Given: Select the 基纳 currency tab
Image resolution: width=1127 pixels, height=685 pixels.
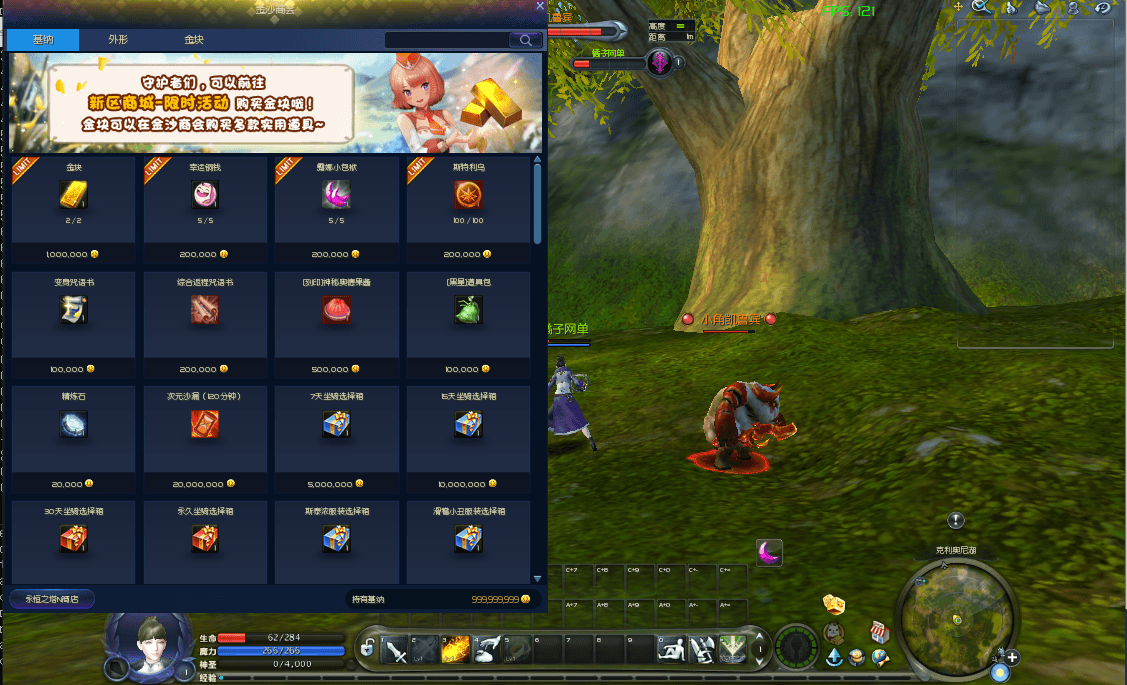Looking at the screenshot, I should pos(43,40).
